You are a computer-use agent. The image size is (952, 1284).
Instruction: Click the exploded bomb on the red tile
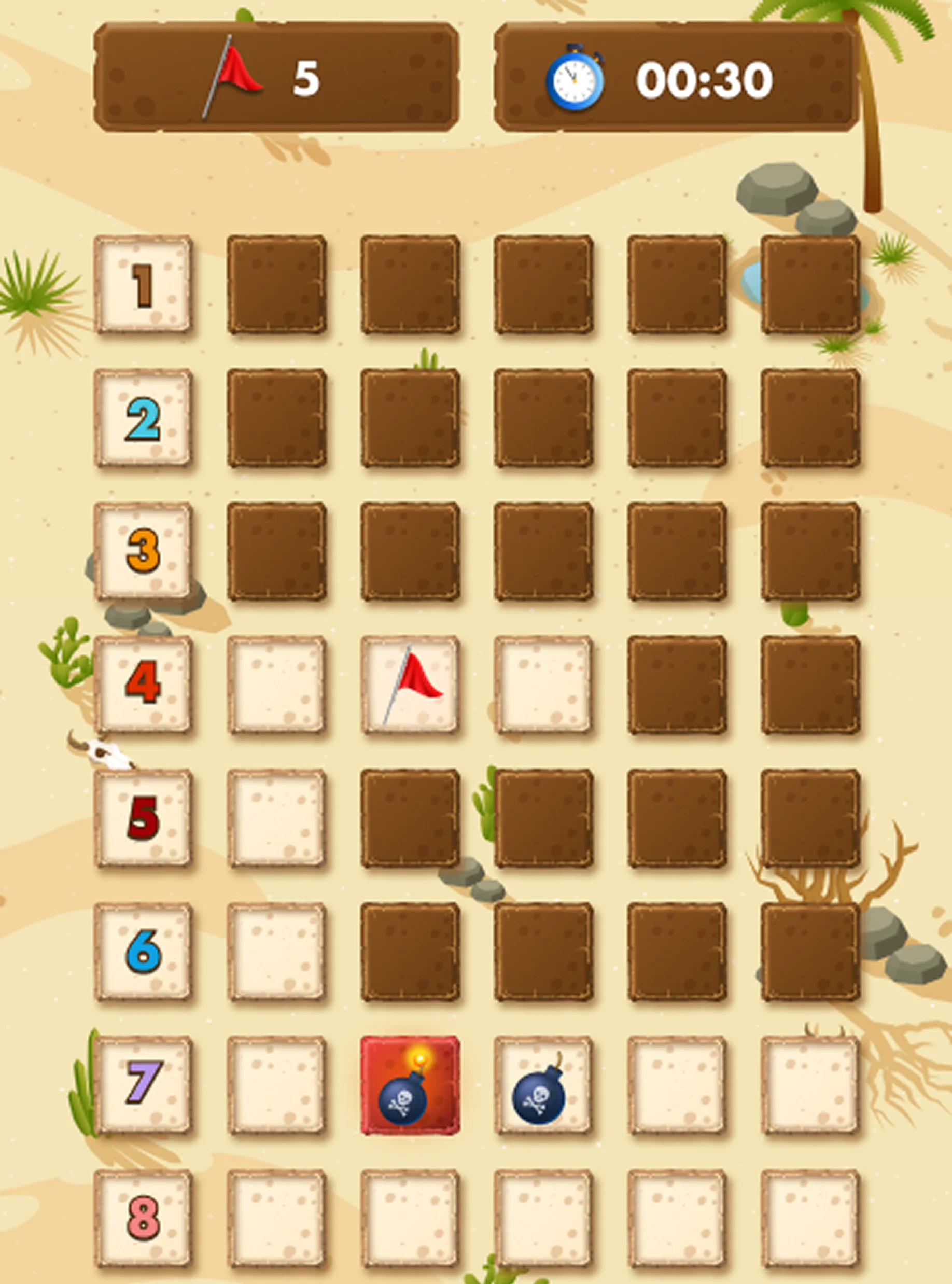point(410,1084)
